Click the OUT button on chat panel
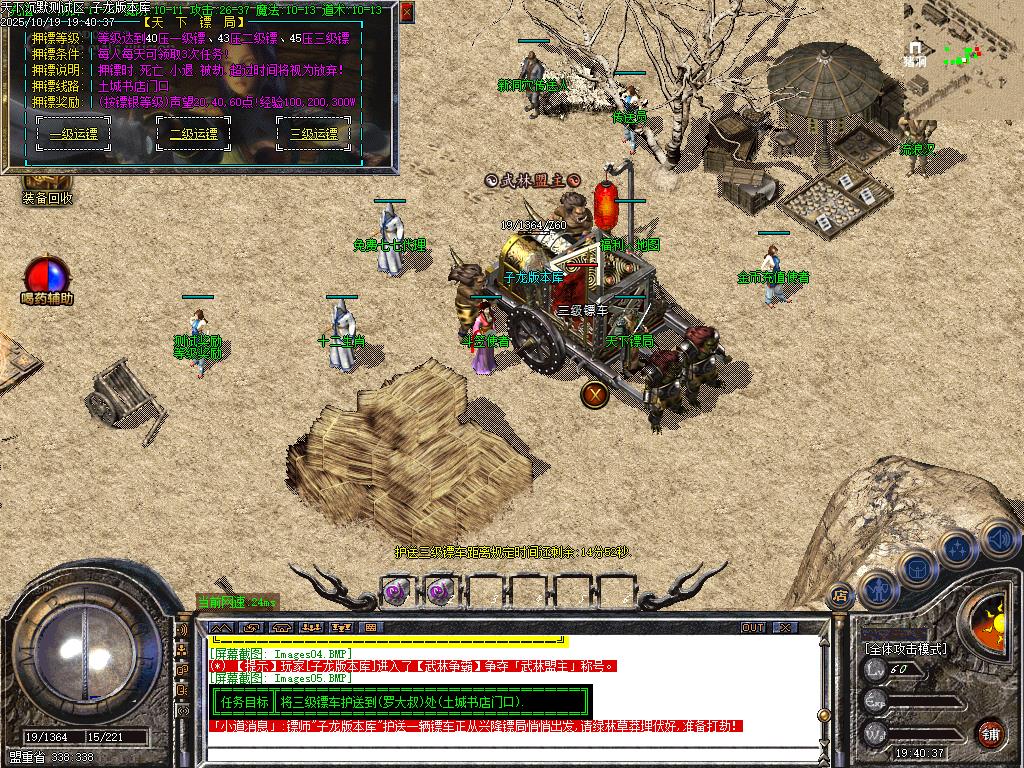1024x768 pixels. click(753, 627)
